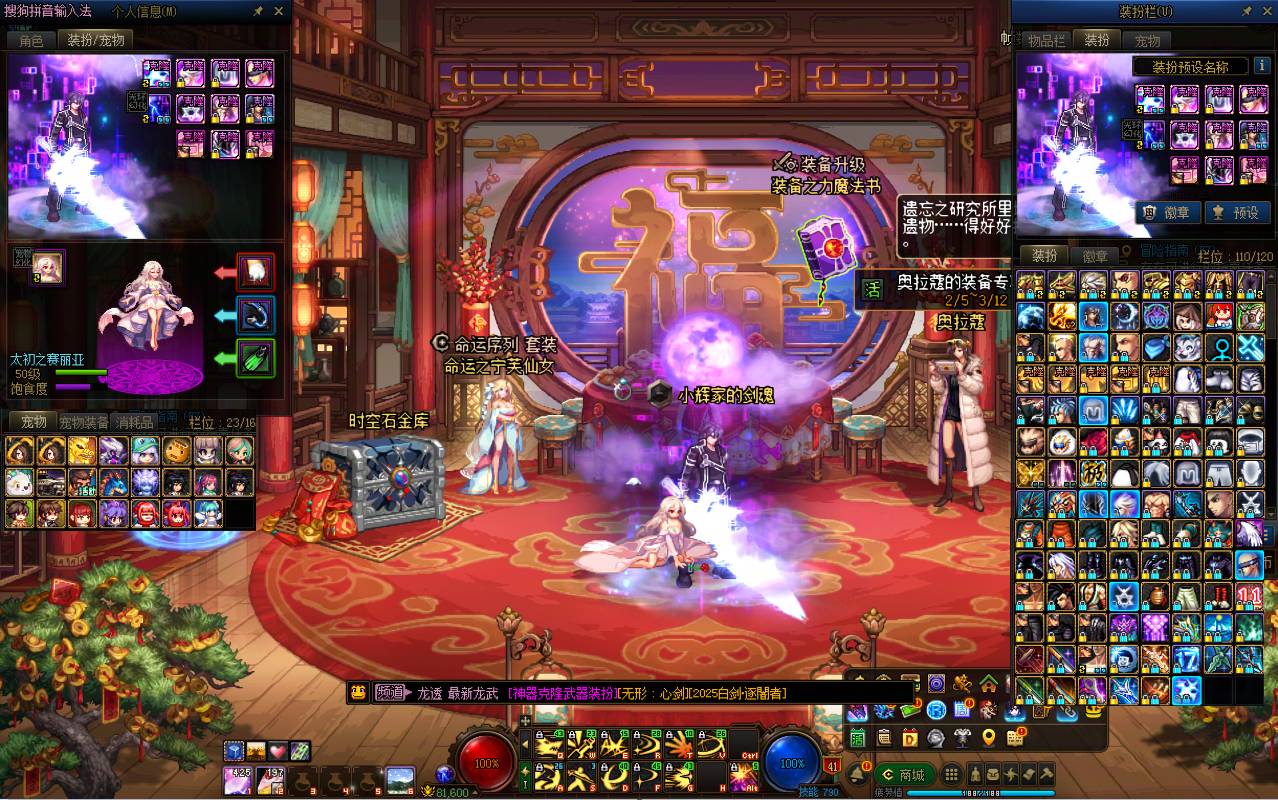The height and width of the screenshot is (800, 1278).
Task: Open the 物品栏 item inventory tab
Action: click(1046, 40)
